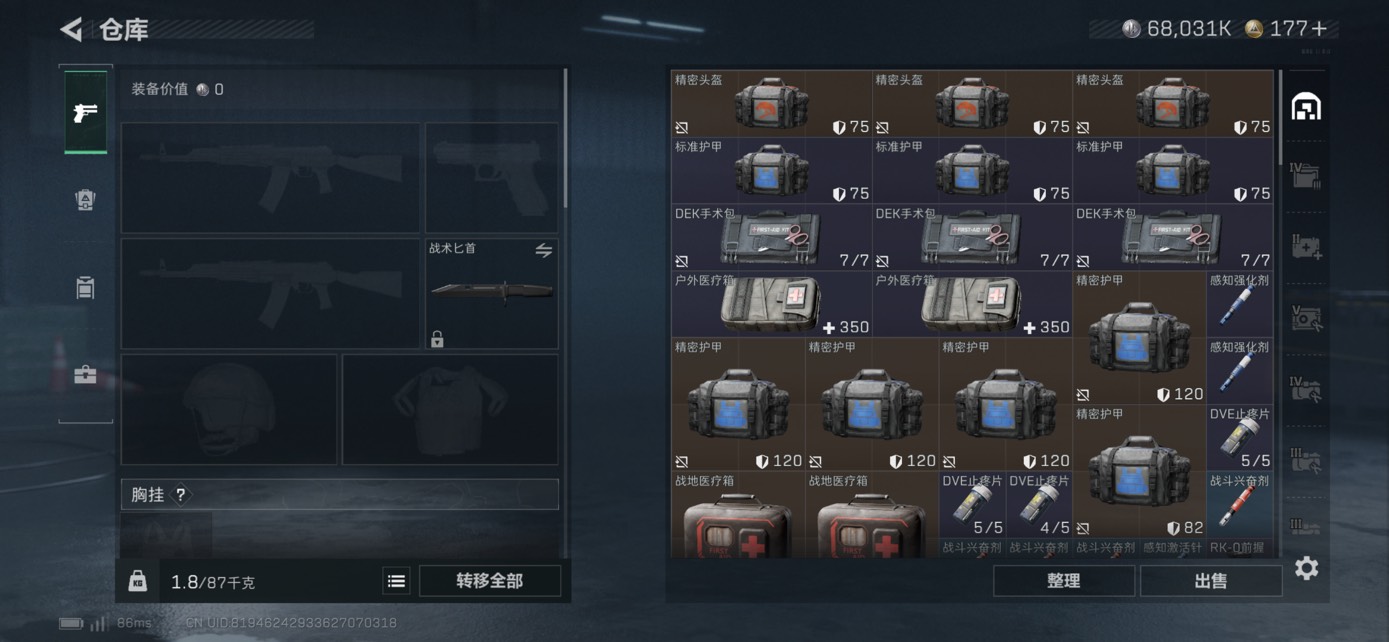This screenshot has width=1389, height=642.
Task: Pick the DVE止疼片 with 4/5 uses
Action: (x=1039, y=505)
